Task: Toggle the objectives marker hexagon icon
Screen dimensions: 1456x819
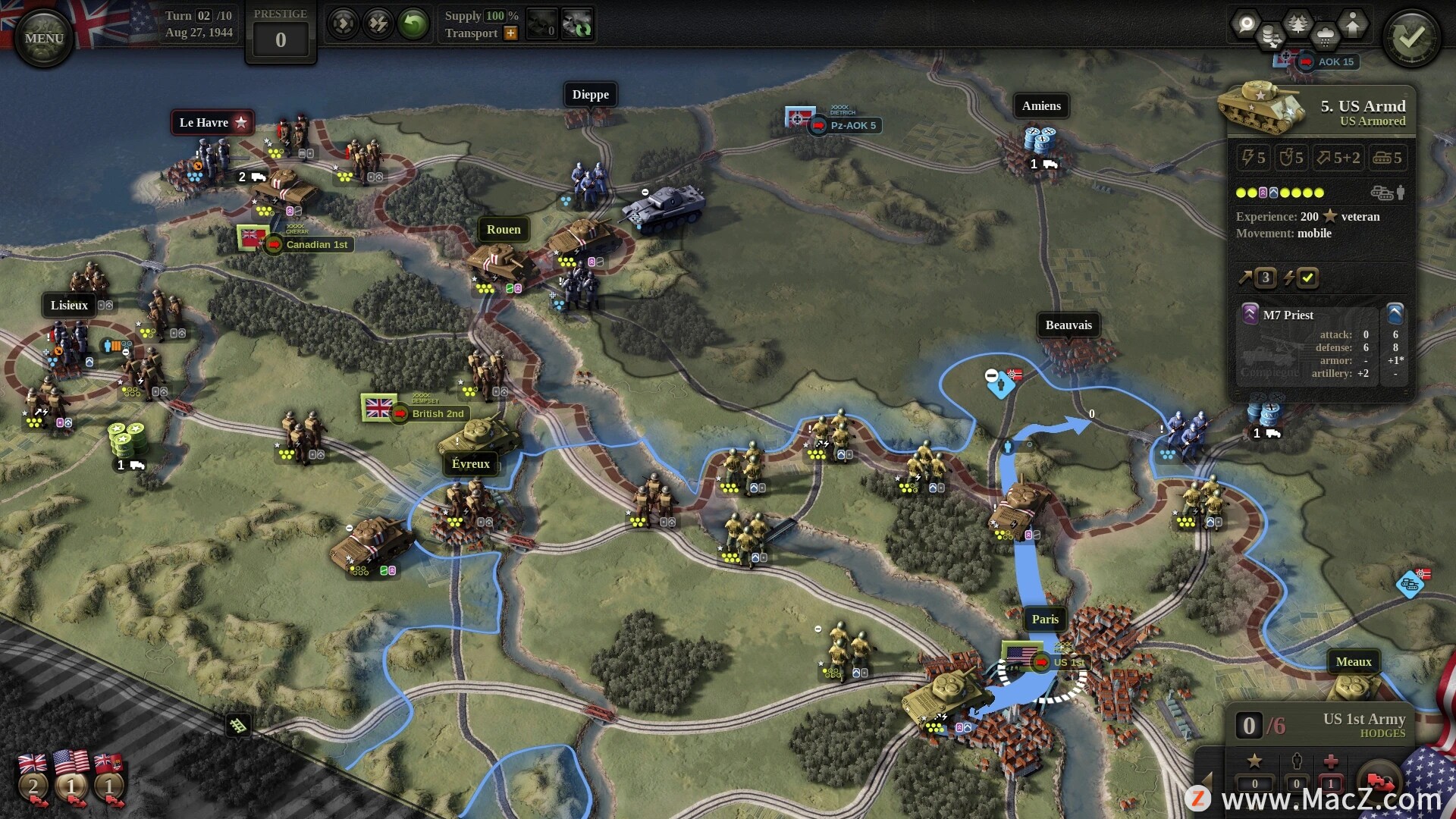Action: [1246, 24]
